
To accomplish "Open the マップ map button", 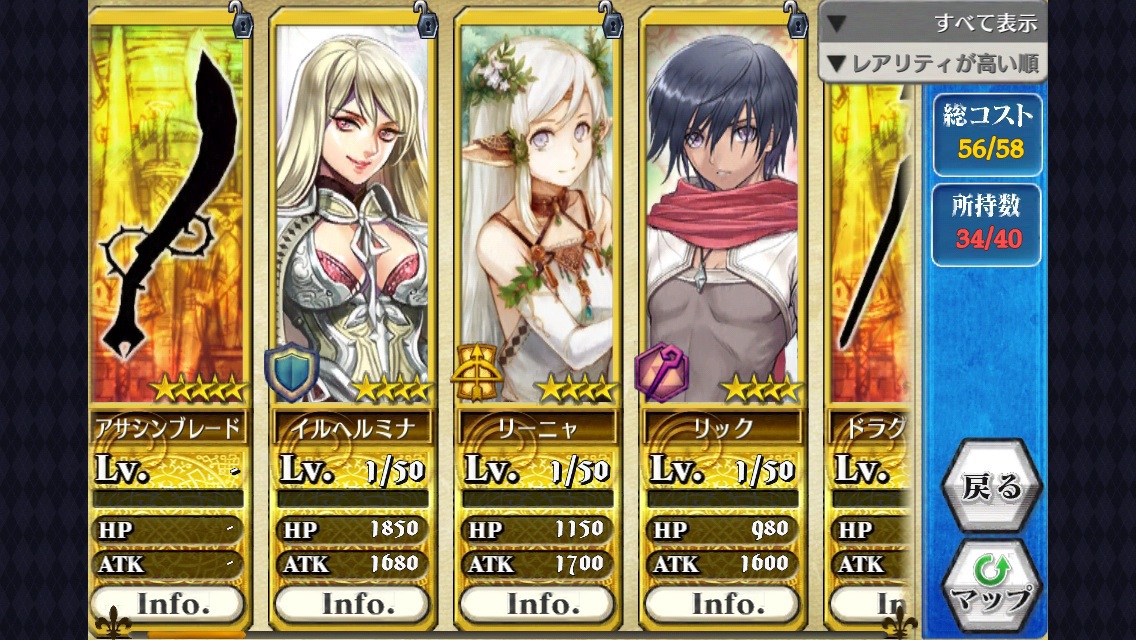I will pyautogui.click(x=991, y=586).
